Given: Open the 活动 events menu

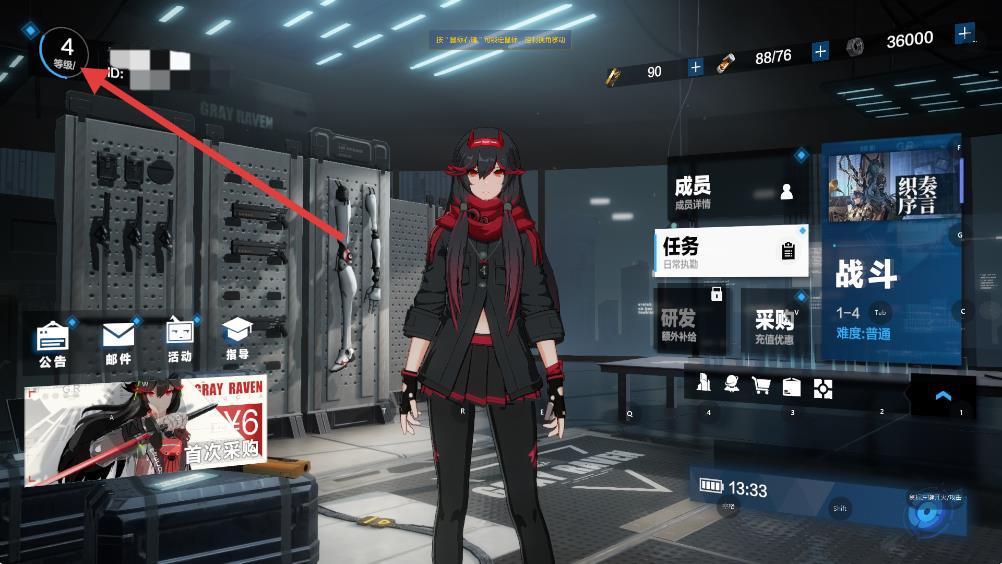Looking at the screenshot, I should (x=180, y=341).
